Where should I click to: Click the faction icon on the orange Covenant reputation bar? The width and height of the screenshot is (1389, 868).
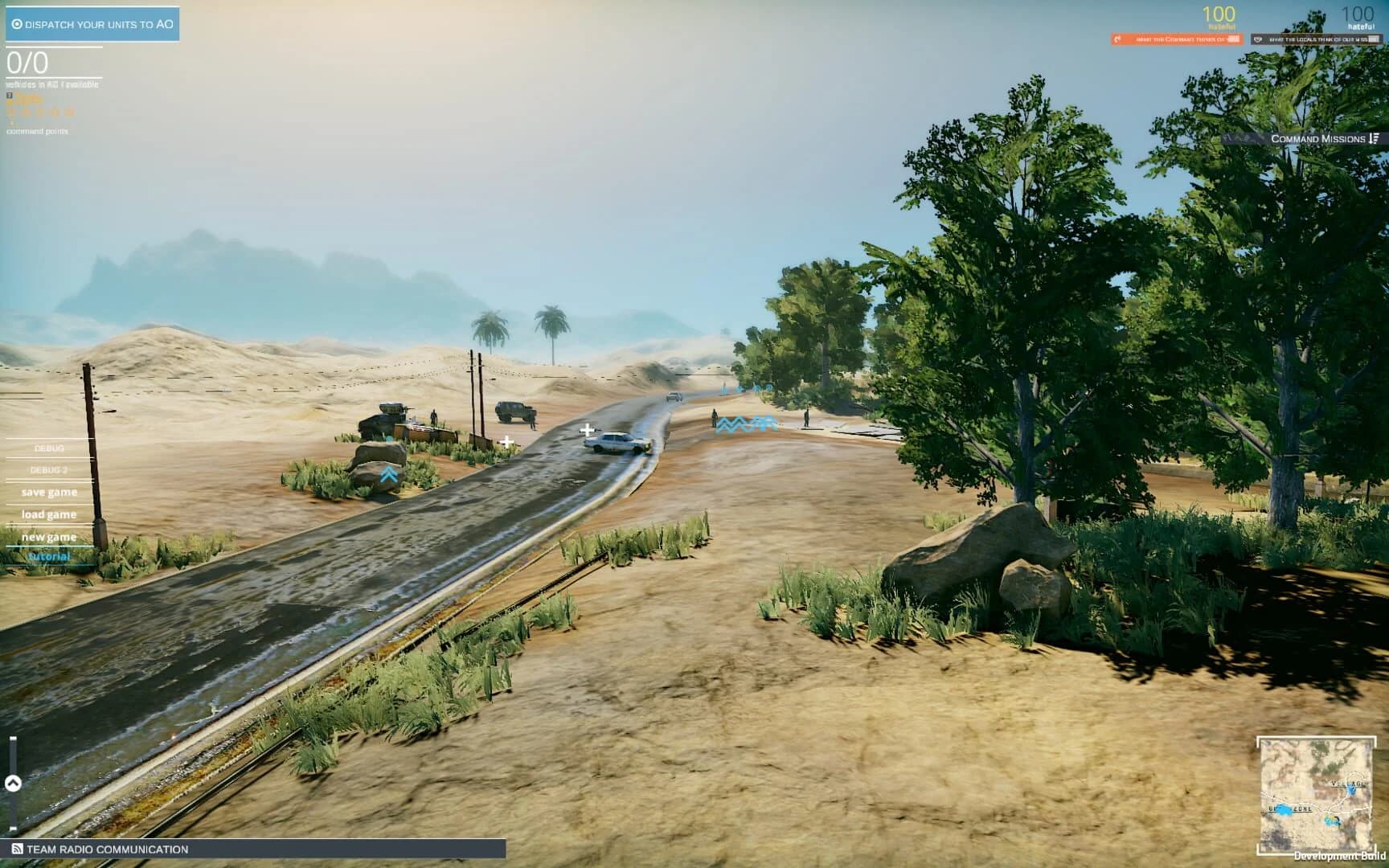pyautogui.click(x=1117, y=38)
